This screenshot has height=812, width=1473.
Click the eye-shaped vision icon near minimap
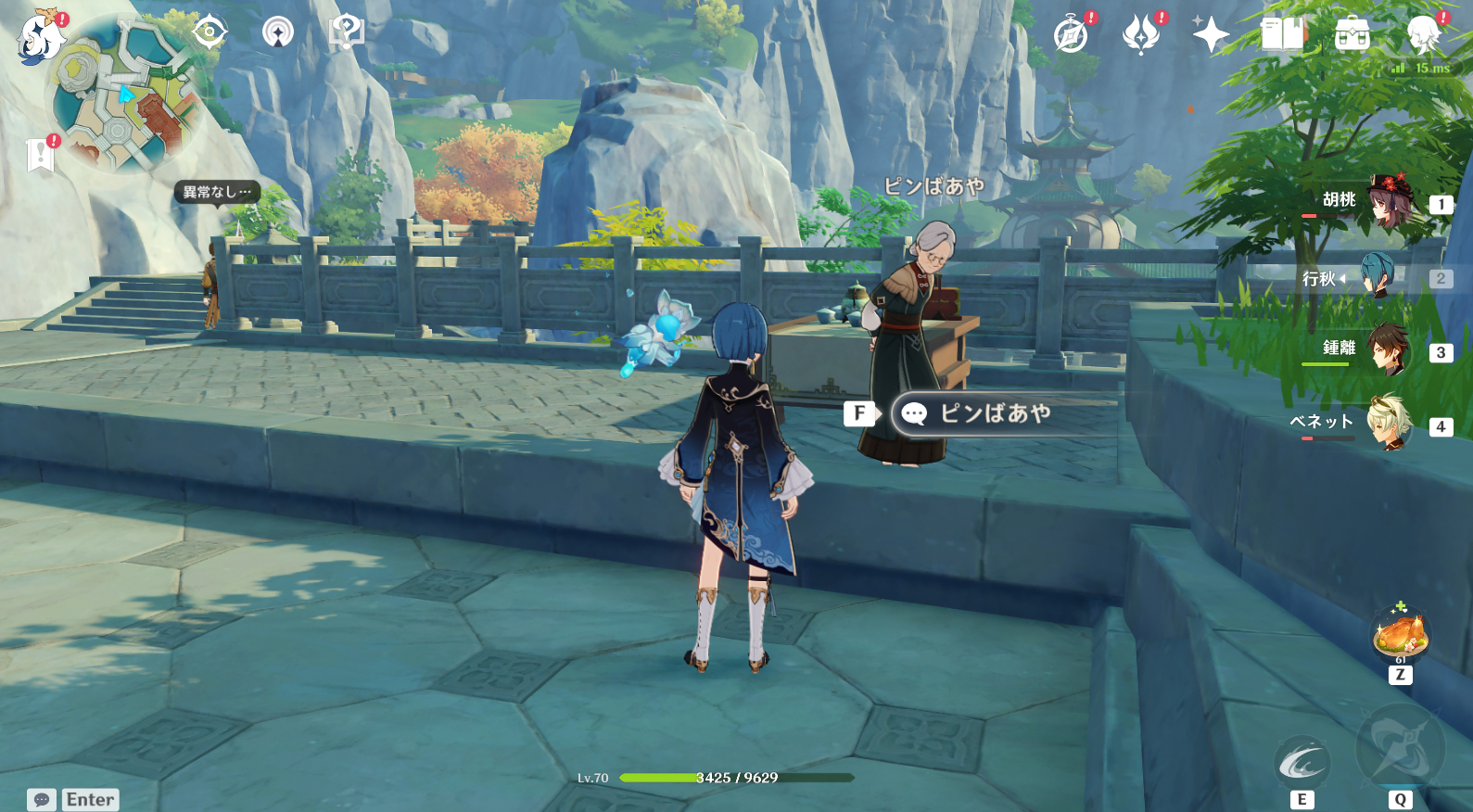(x=212, y=31)
